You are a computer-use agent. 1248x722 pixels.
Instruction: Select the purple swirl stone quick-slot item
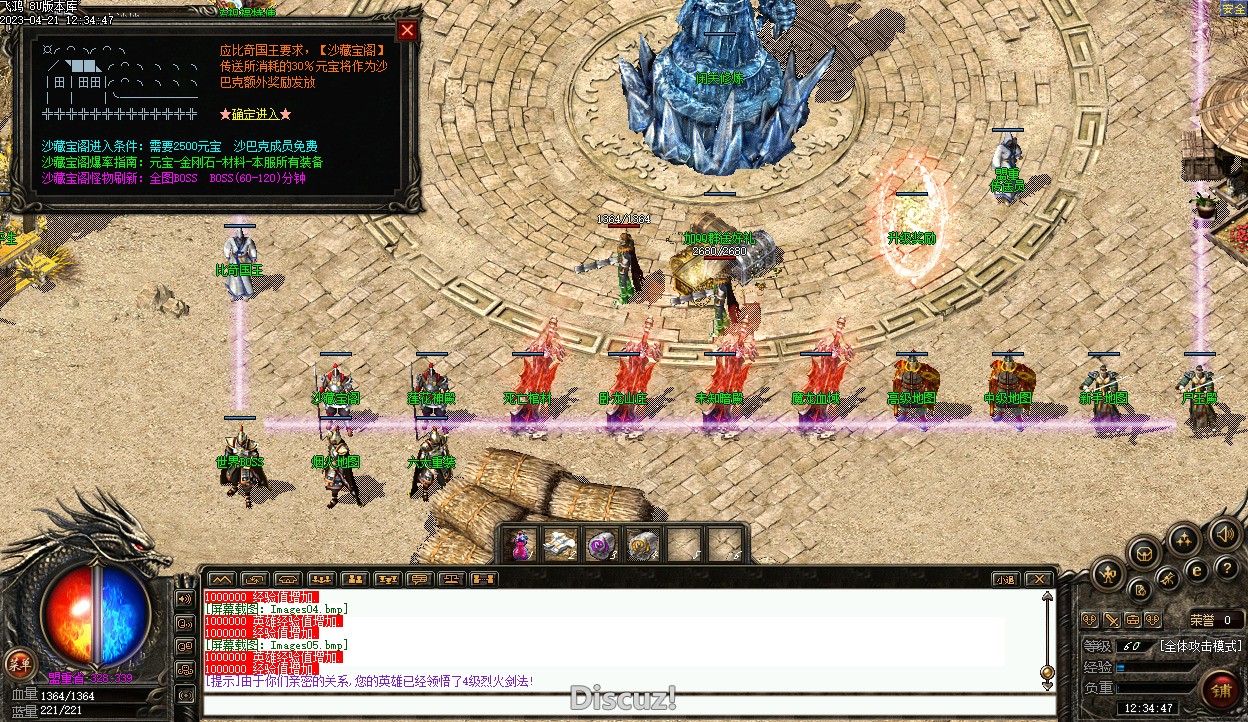601,545
